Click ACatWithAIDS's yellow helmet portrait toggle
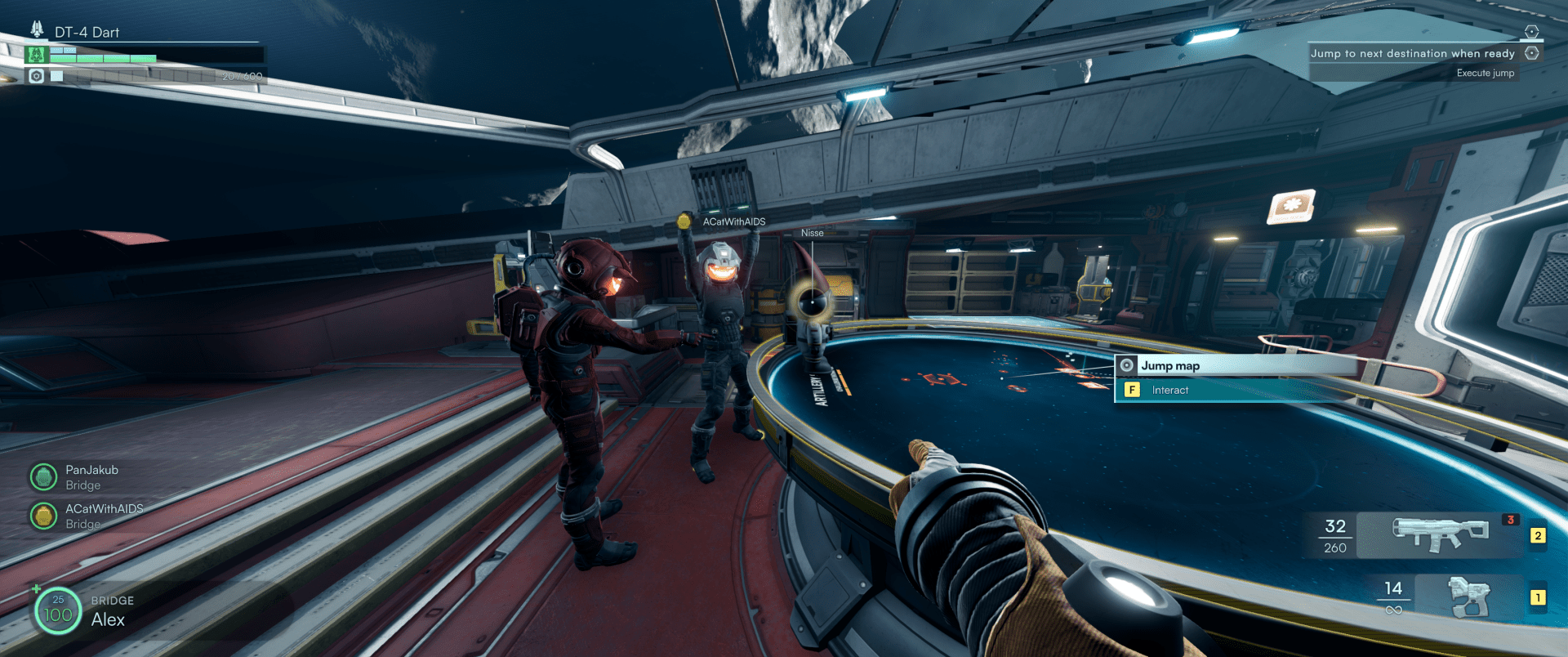Image resolution: width=1568 pixels, height=657 pixels. click(42, 516)
